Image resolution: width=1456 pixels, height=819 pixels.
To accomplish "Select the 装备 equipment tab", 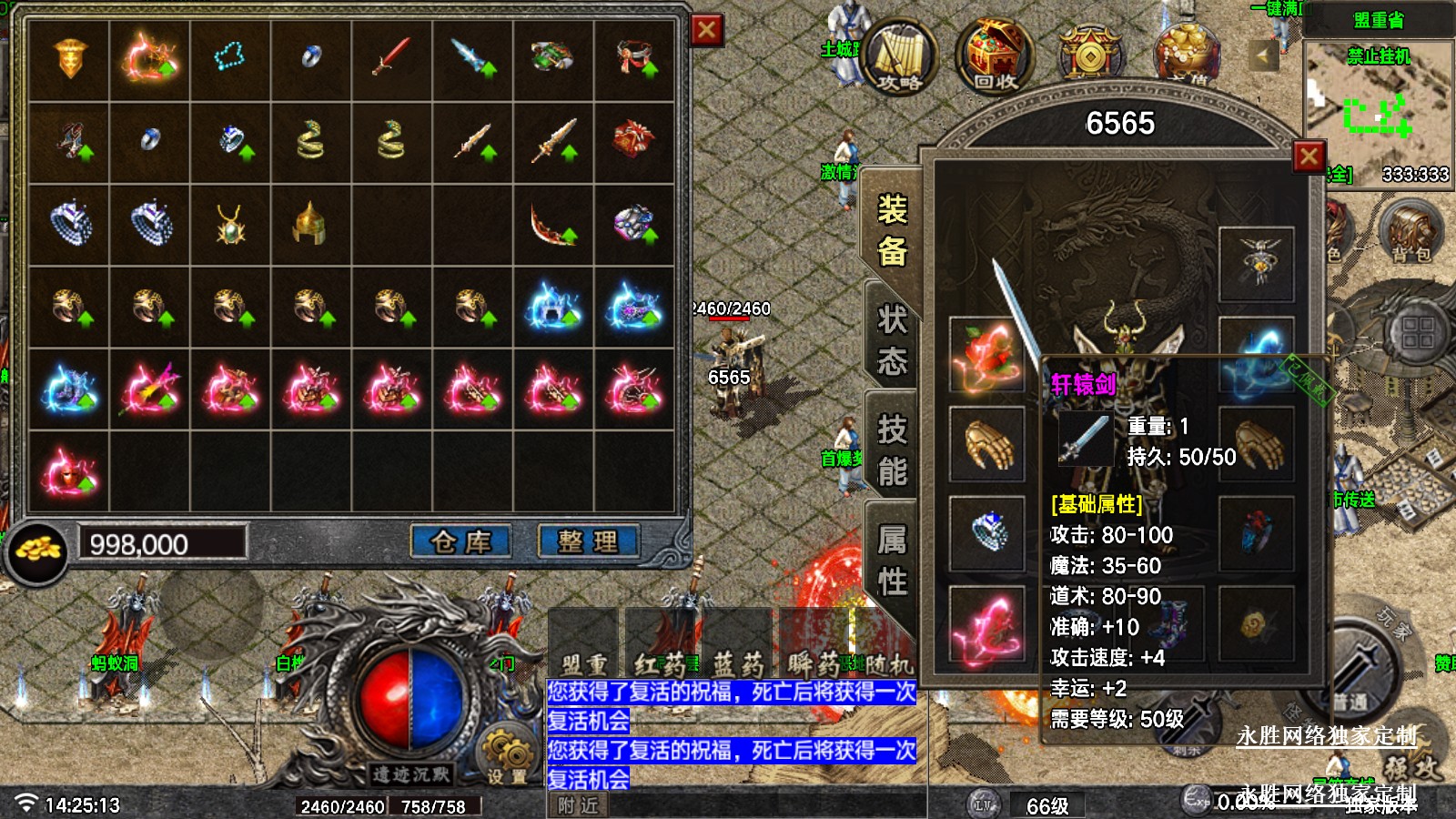I will pyautogui.click(x=892, y=229).
